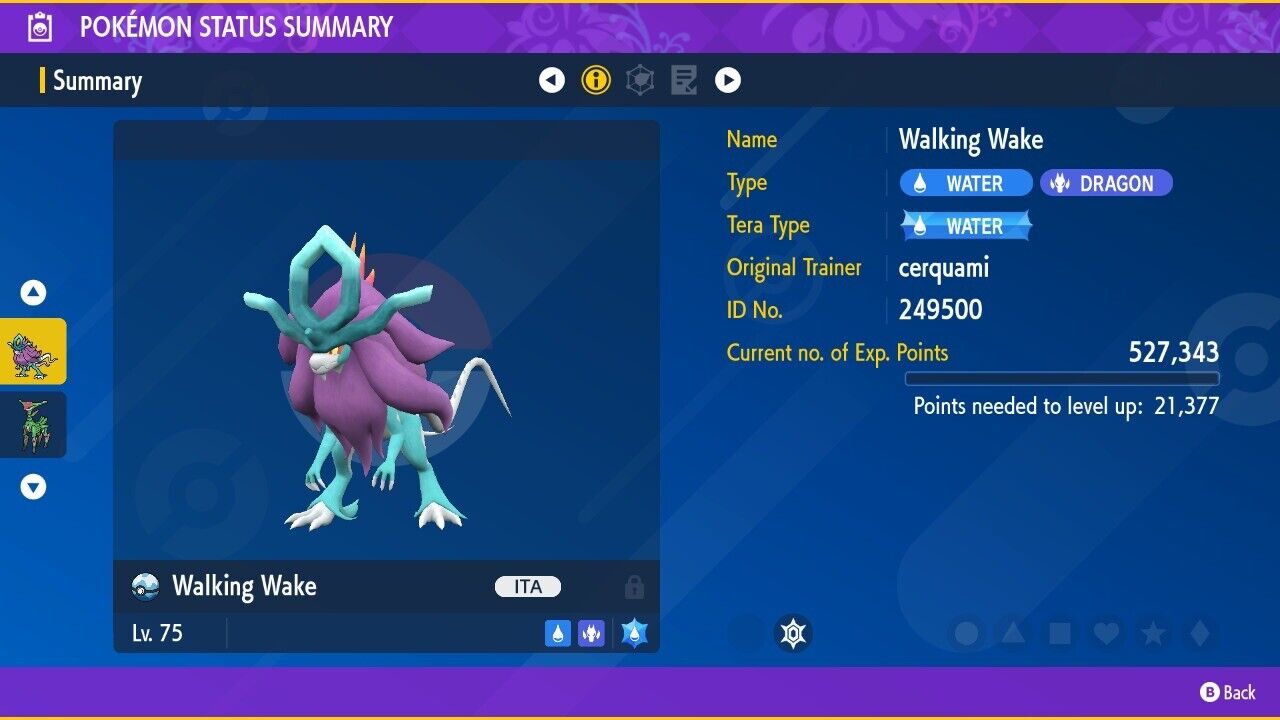This screenshot has height=720, width=1280.
Task: Switch to the stats hexagon tab
Action: (x=640, y=81)
